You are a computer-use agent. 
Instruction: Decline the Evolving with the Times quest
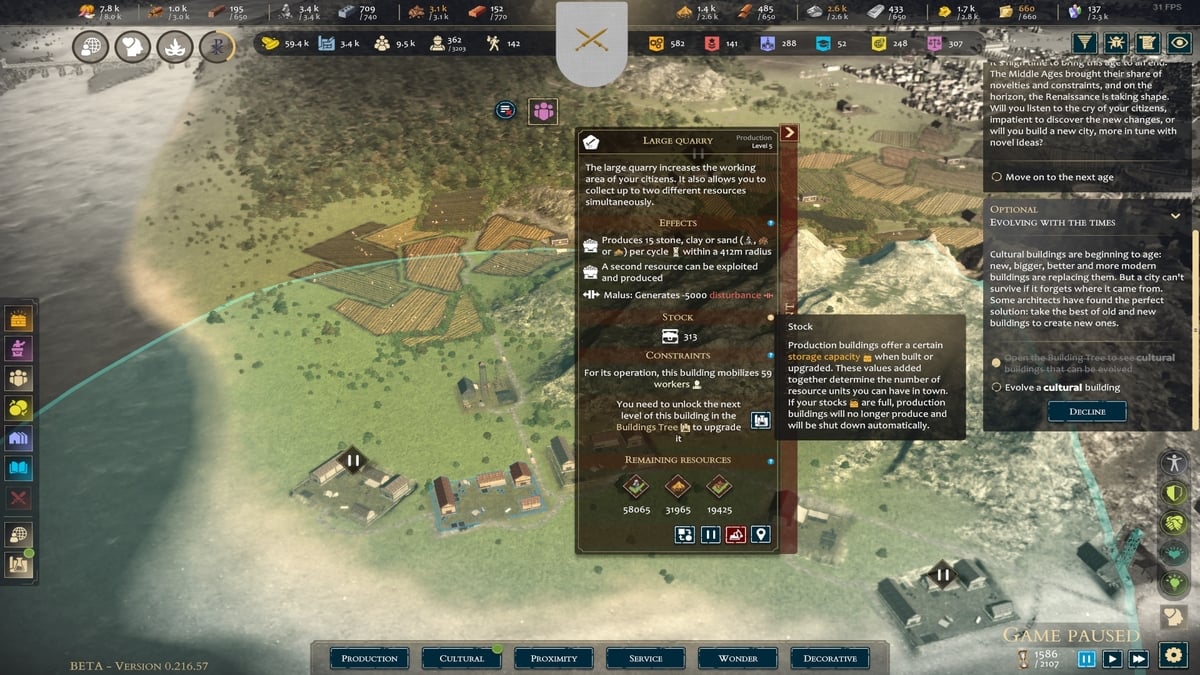click(x=1086, y=411)
